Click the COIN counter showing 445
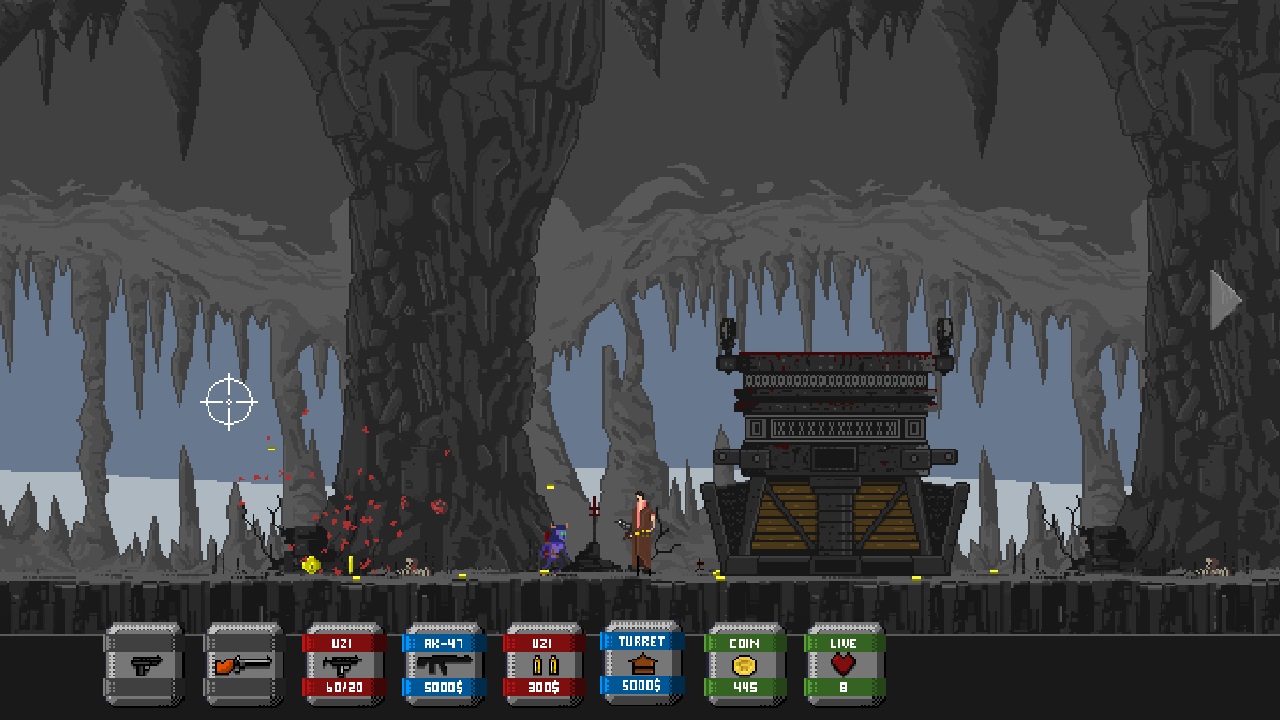Viewport: 1280px width, 720px height. point(744,663)
